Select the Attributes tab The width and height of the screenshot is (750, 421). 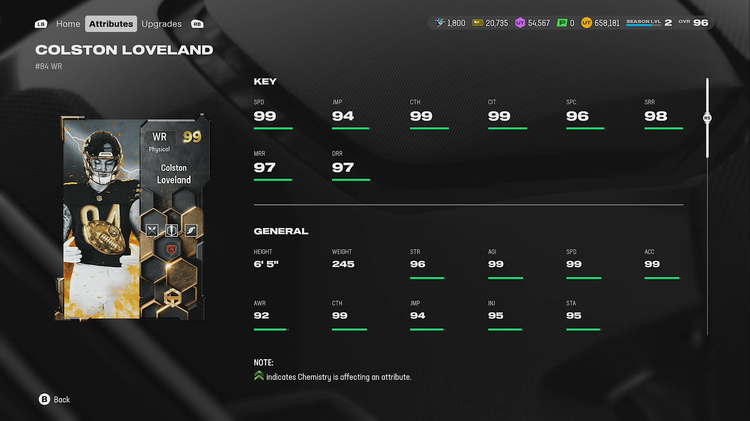(x=110, y=23)
